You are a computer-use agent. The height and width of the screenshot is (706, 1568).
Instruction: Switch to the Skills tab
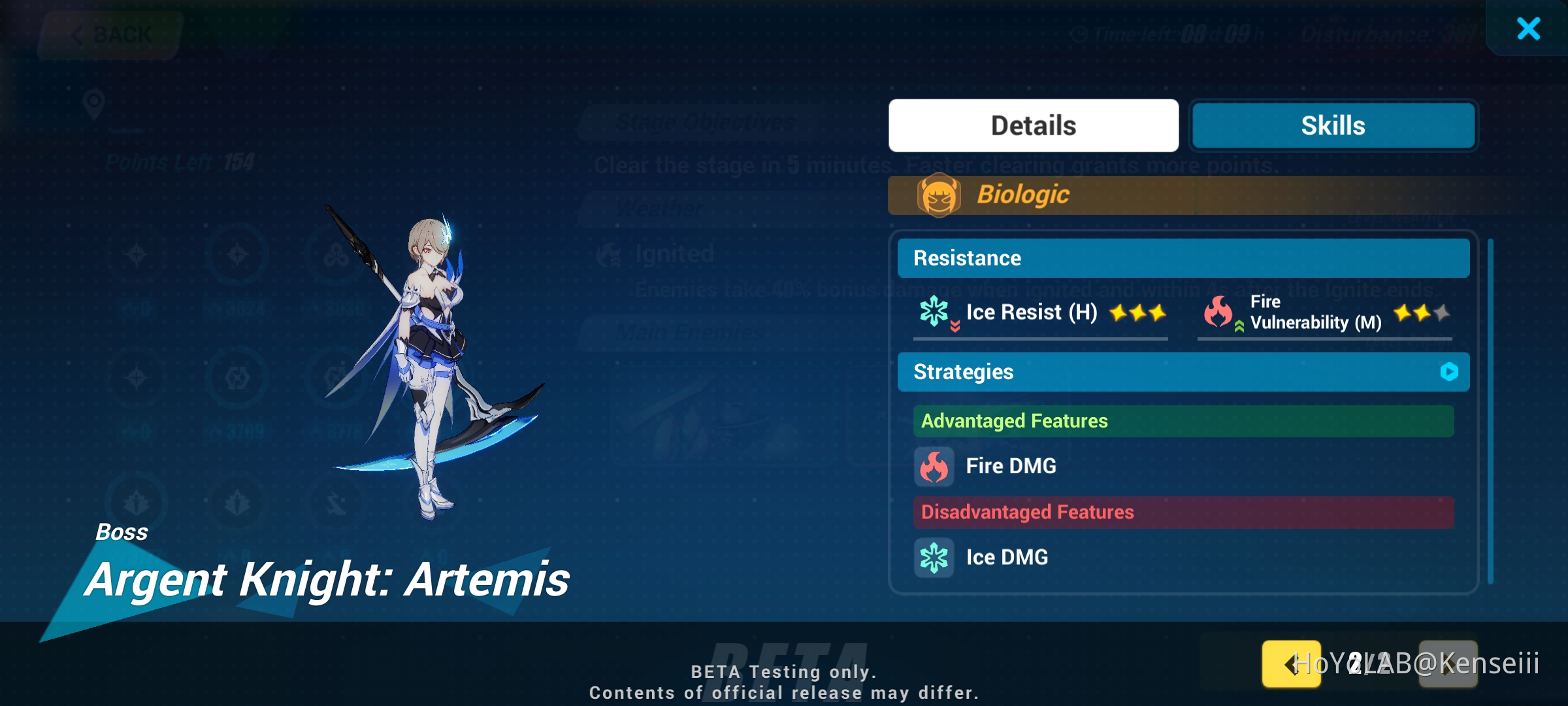coord(1333,125)
